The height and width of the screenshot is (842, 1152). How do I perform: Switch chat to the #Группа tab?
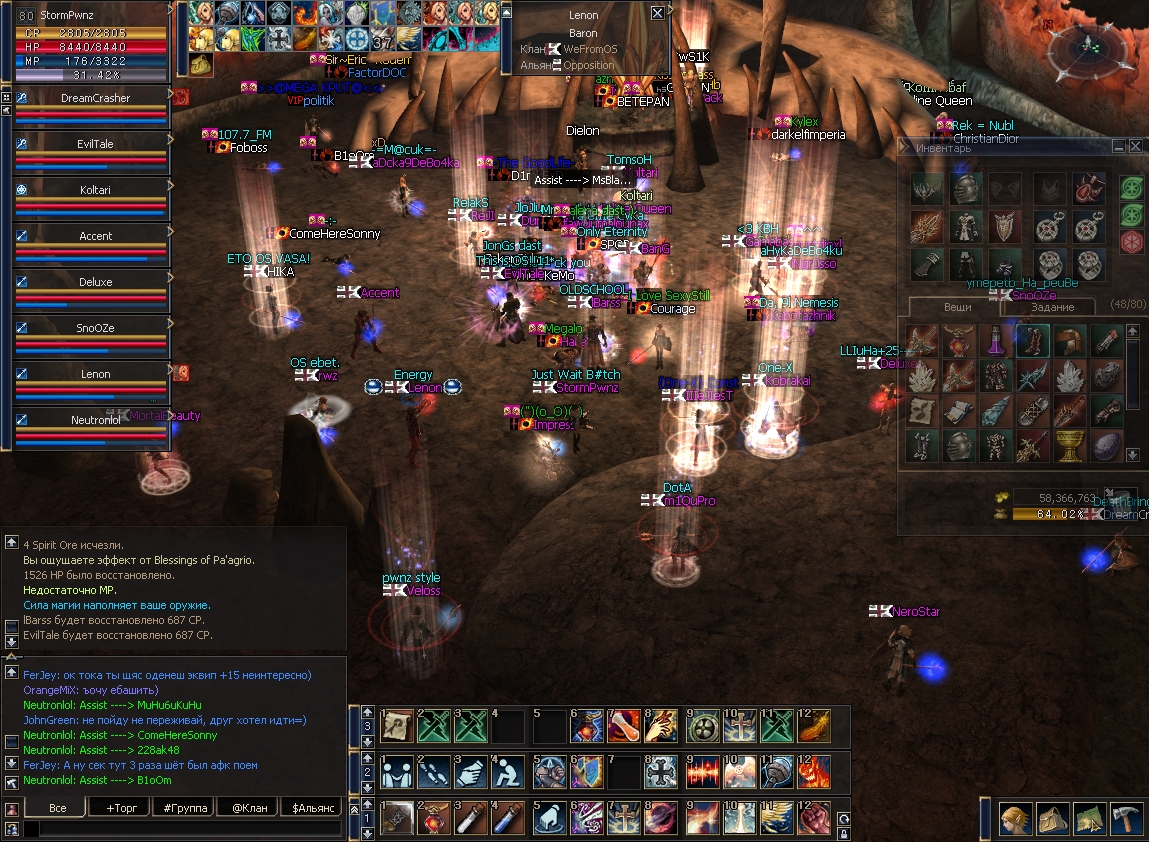(x=185, y=807)
